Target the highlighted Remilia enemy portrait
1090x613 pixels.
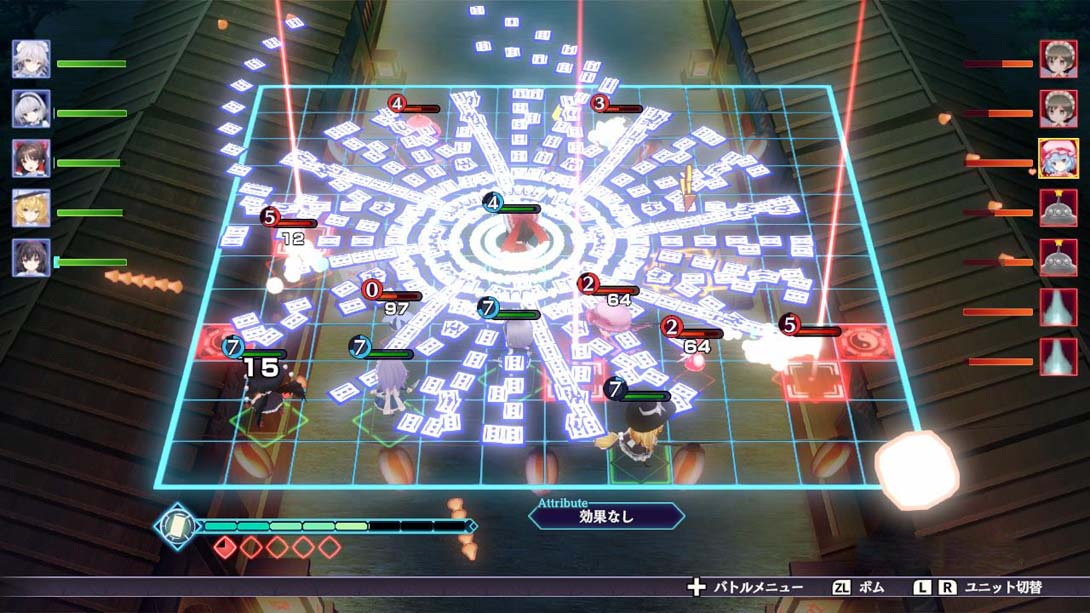tap(1058, 158)
